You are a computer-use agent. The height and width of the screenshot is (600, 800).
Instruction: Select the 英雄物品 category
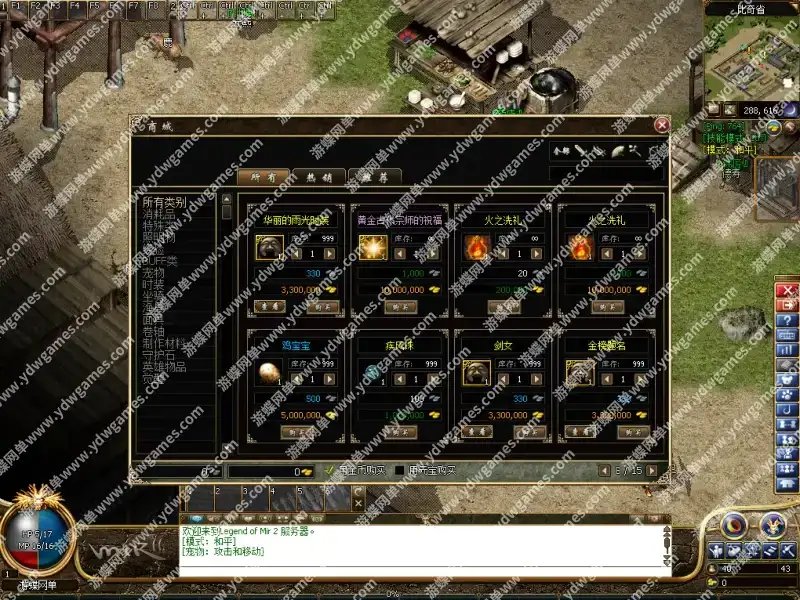164,366
